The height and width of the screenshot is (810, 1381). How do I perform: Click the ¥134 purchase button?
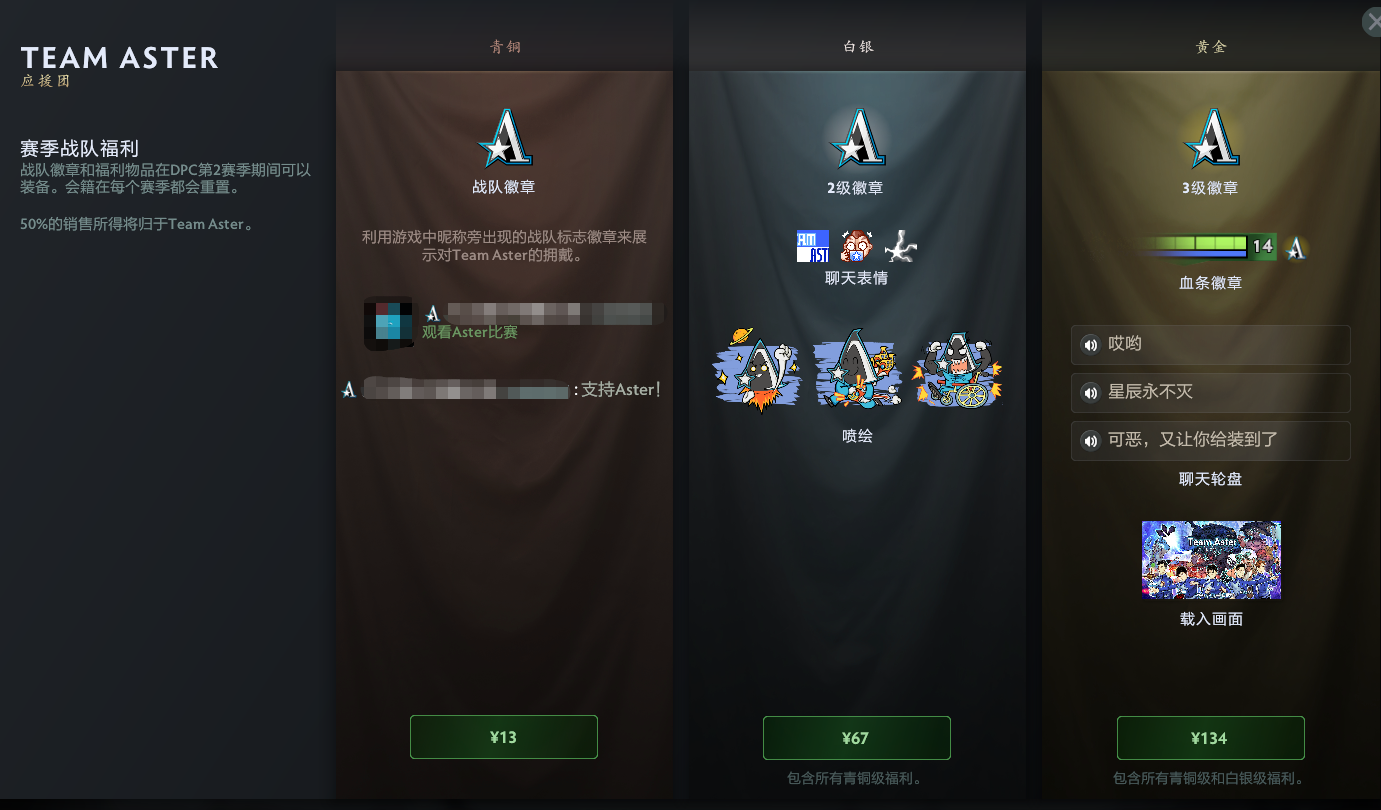(1210, 737)
